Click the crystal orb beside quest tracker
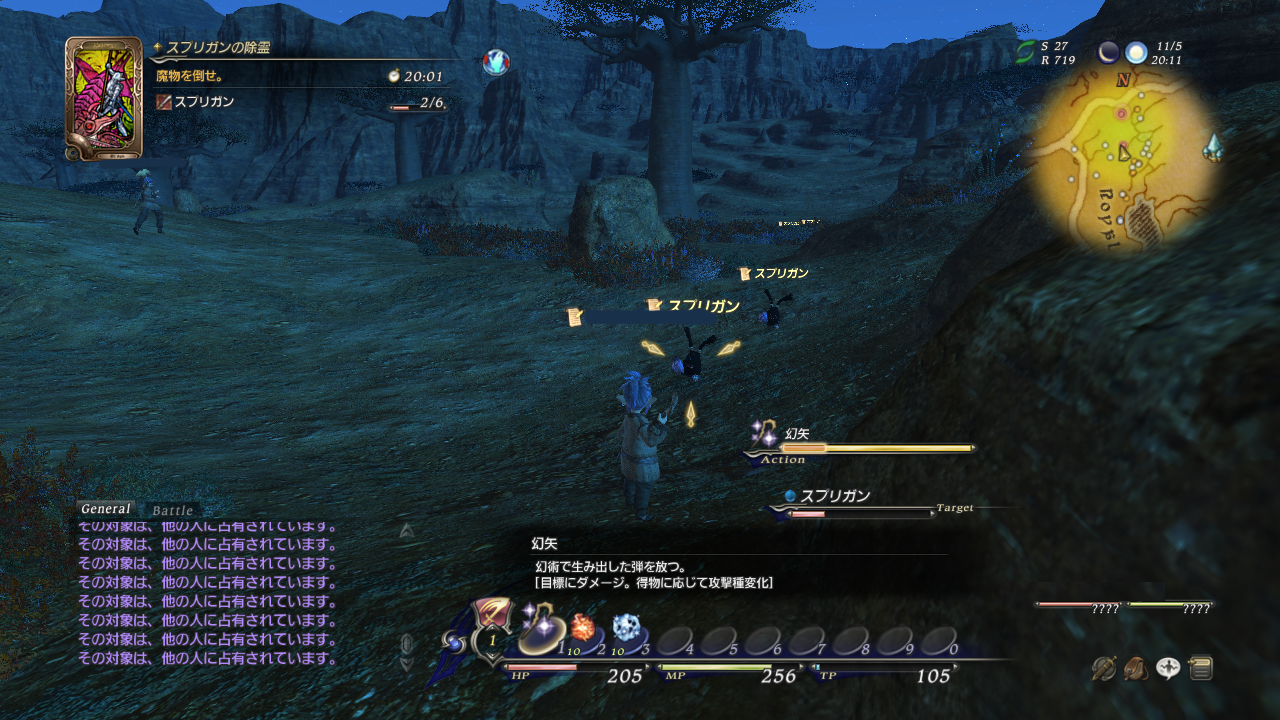This screenshot has height=720, width=1280. (495, 63)
